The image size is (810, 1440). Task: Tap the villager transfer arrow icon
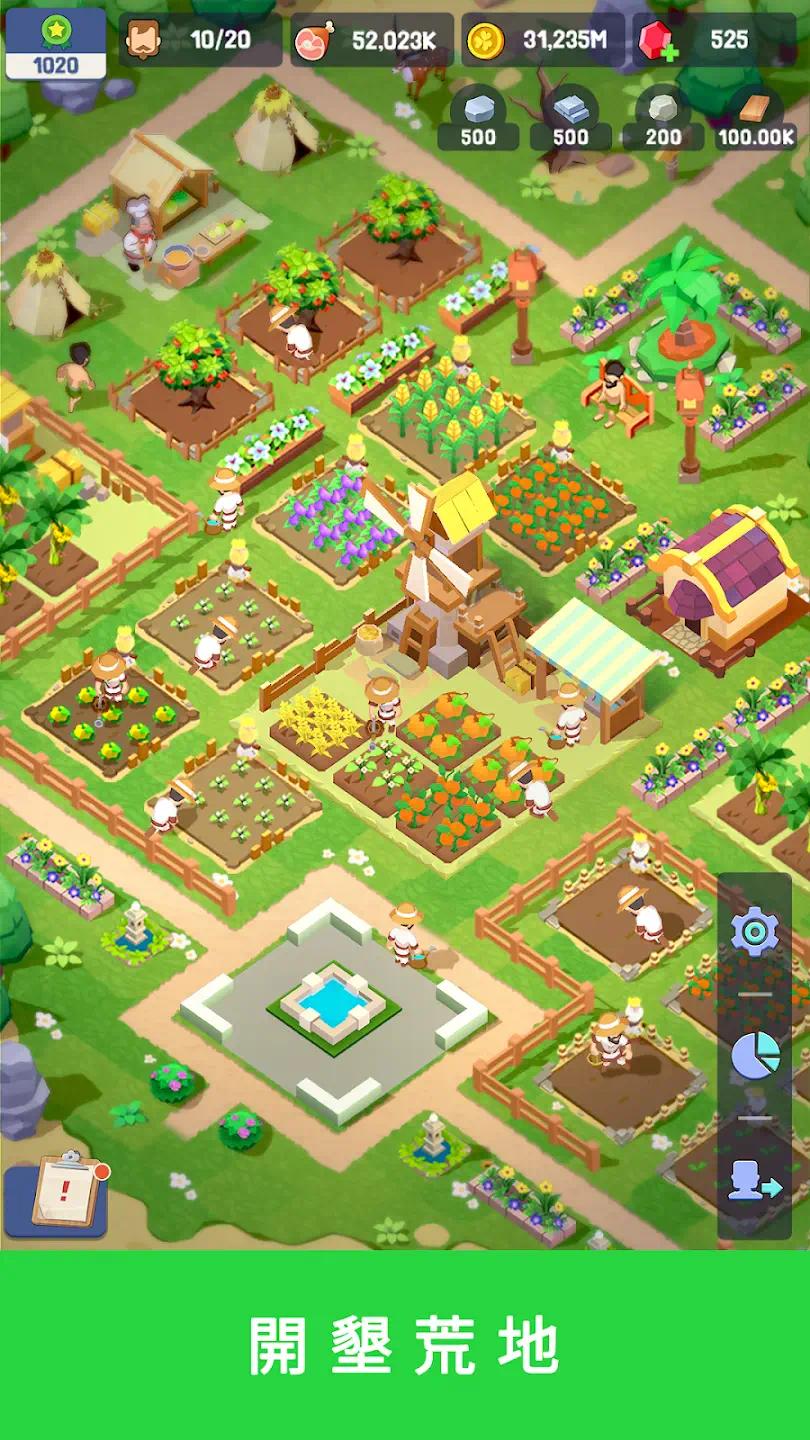[x=755, y=1180]
